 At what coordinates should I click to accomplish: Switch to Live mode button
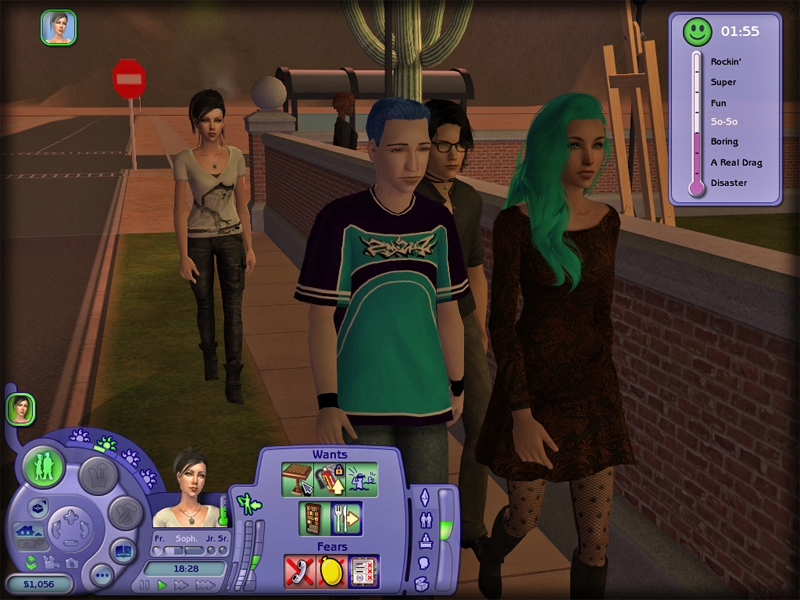(43, 467)
